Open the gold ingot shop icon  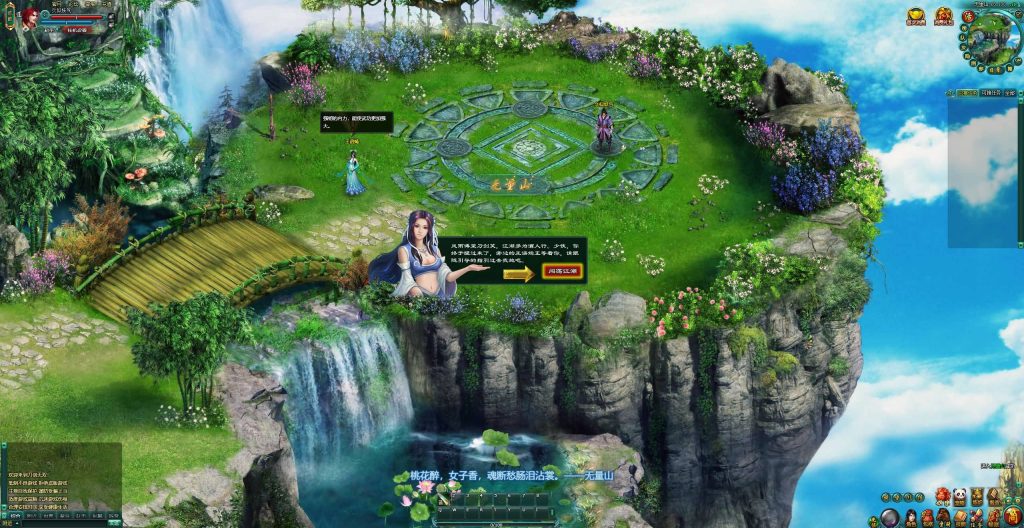[916, 16]
